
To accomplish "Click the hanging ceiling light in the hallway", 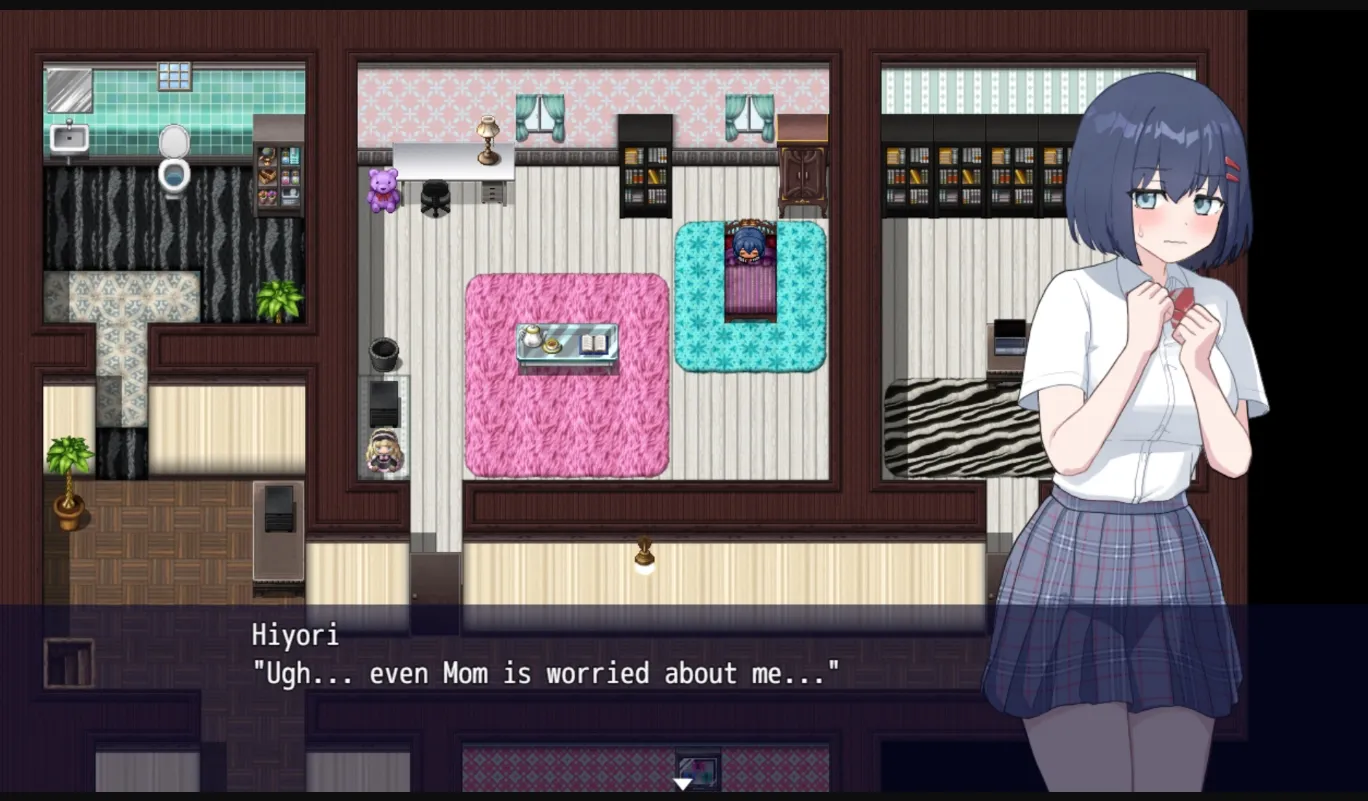I will click(x=645, y=555).
